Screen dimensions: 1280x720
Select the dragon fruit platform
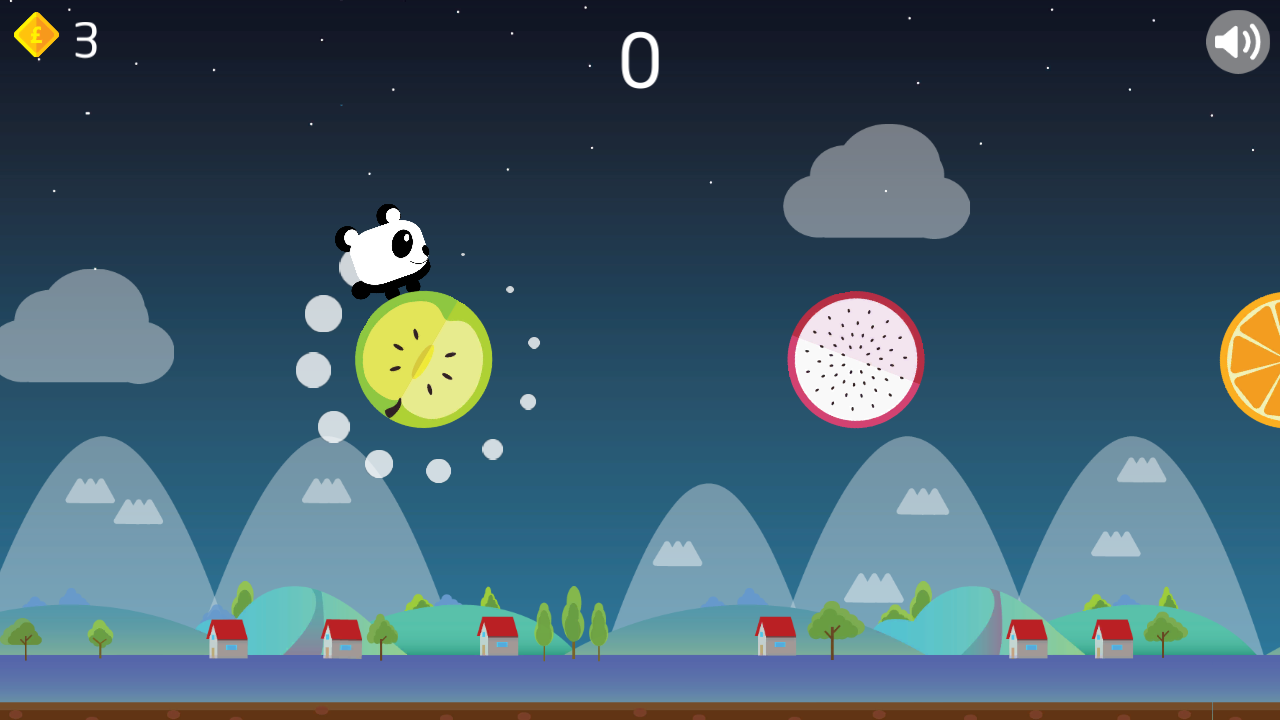click(x=855, y=360)
